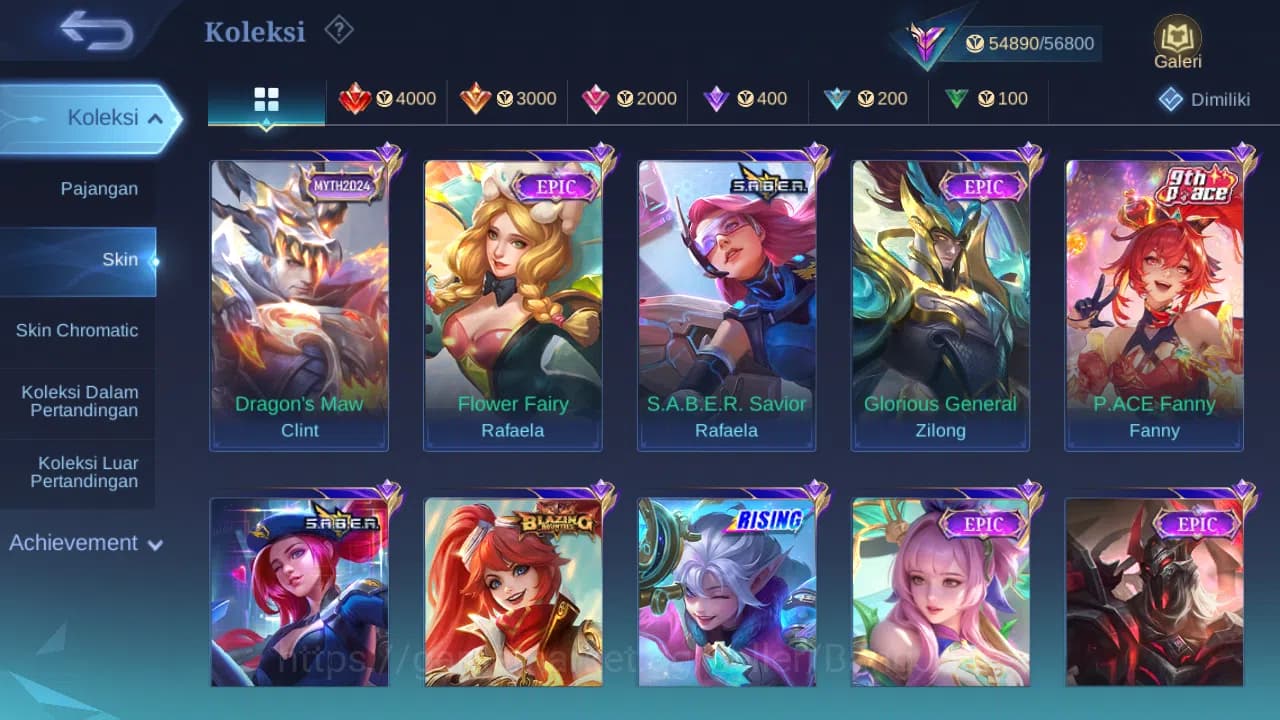Toggle the Dimiliki owned-skins filter

point(1207,99)
